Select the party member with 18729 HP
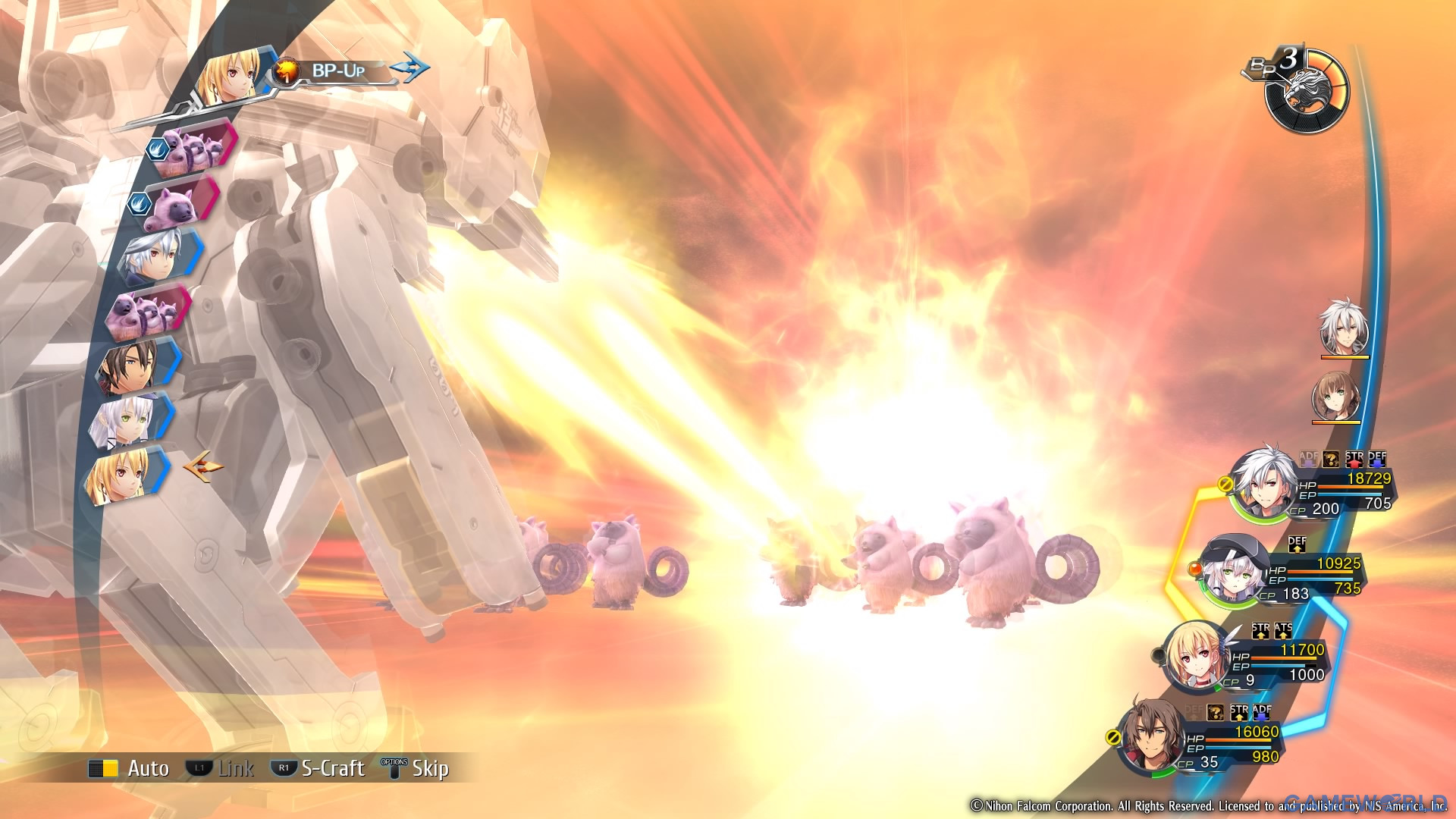This screenshot has width=1456, height=819. tap(1264, 484)
